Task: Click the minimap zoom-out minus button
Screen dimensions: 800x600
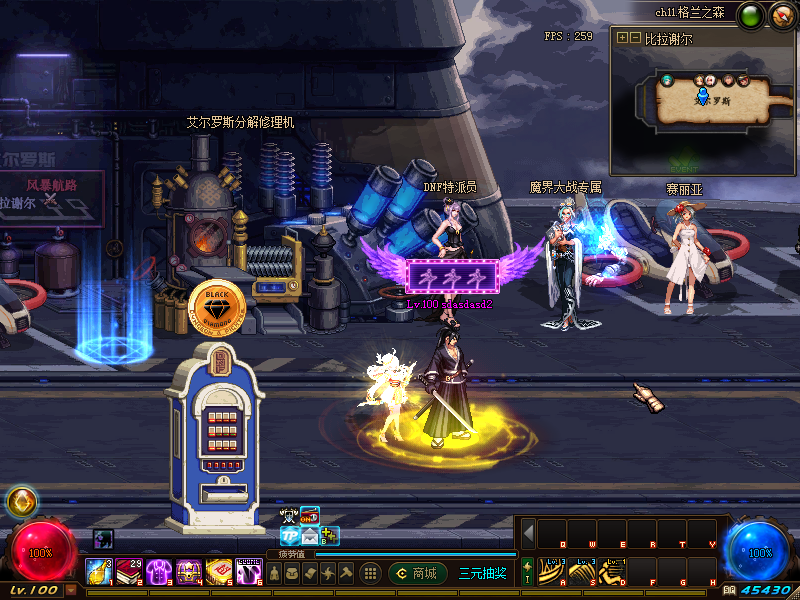Action: (x=635, y=38)
